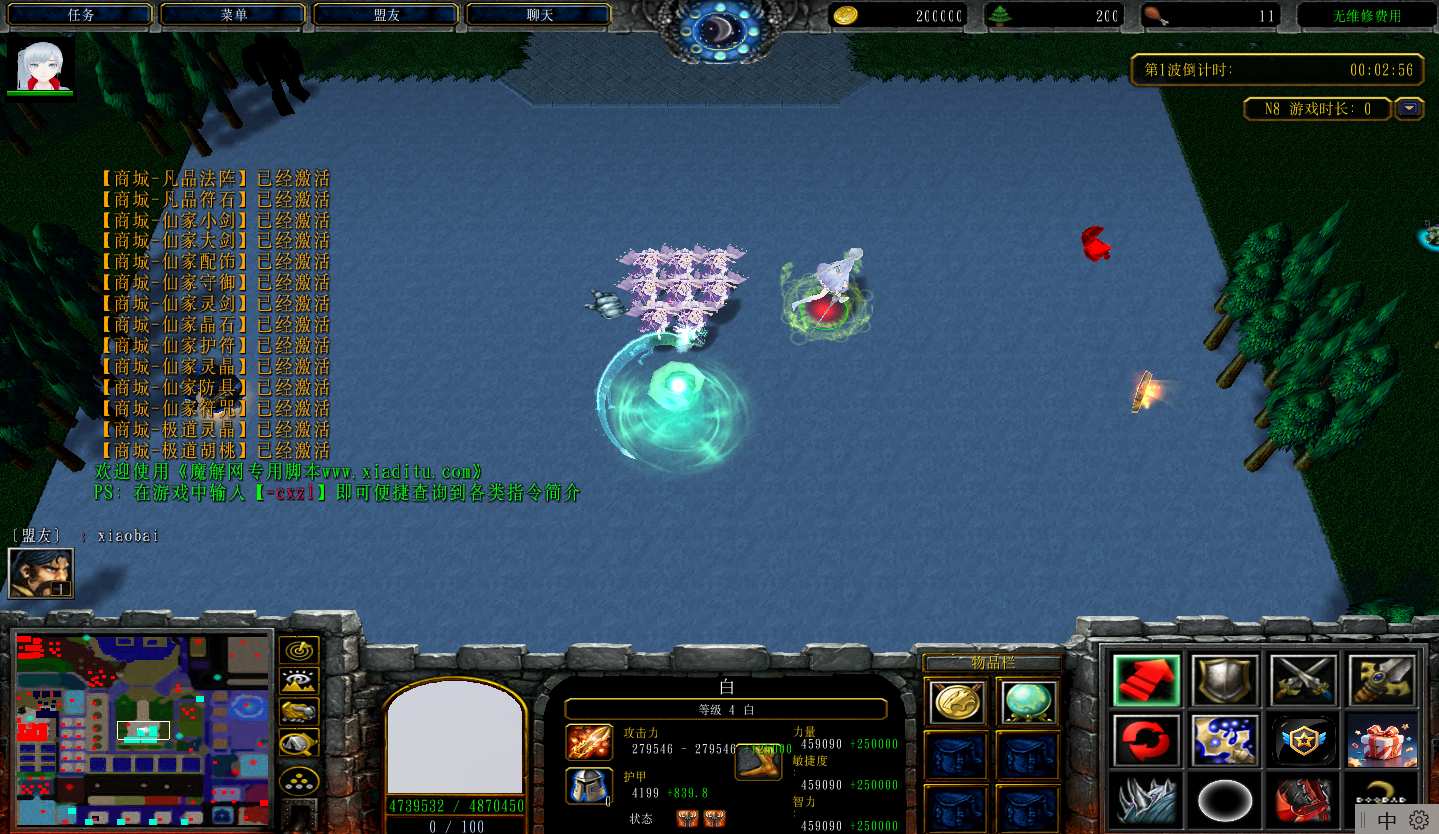Open the 菜单 main menu
The height and width of the screenshot is (834, 1439).
[234, 15]
